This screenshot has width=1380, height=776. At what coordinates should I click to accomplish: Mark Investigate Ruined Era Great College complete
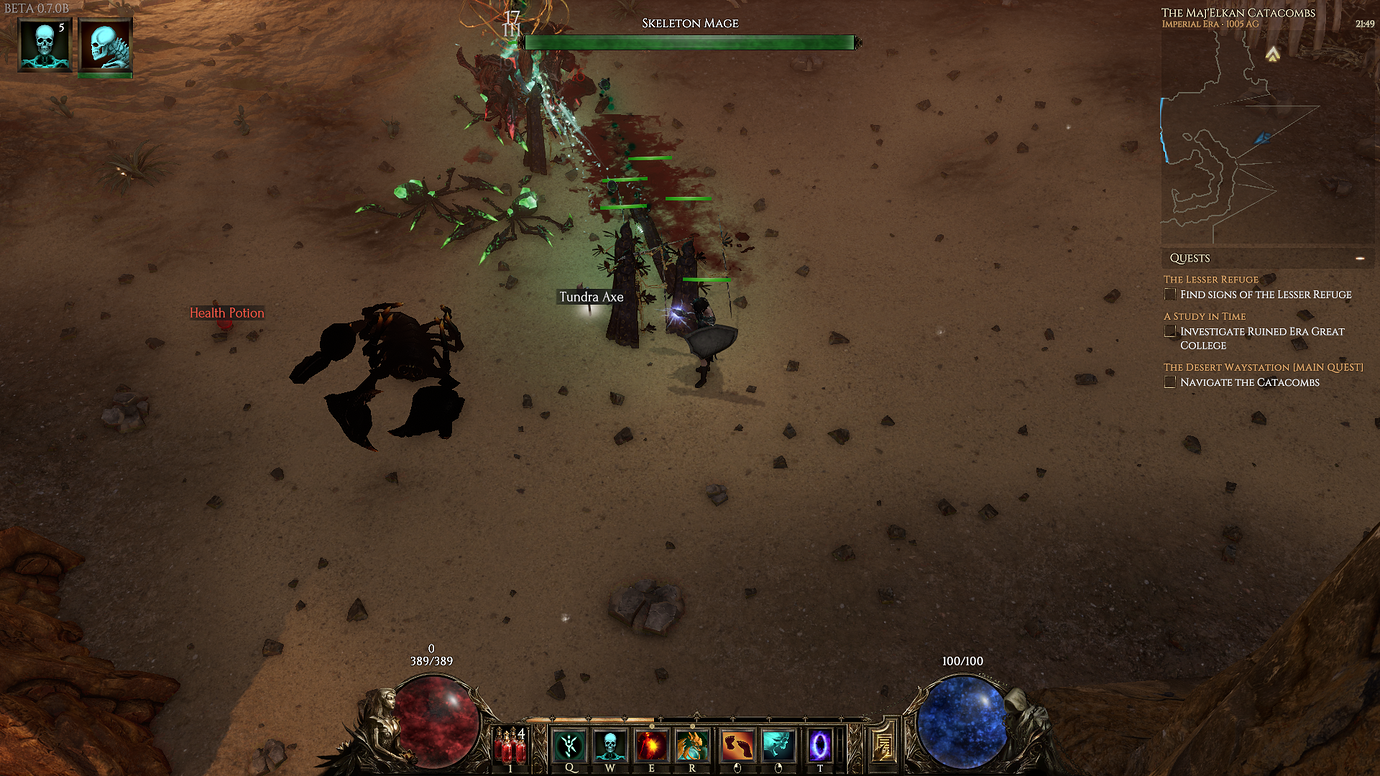(1169, 331)
